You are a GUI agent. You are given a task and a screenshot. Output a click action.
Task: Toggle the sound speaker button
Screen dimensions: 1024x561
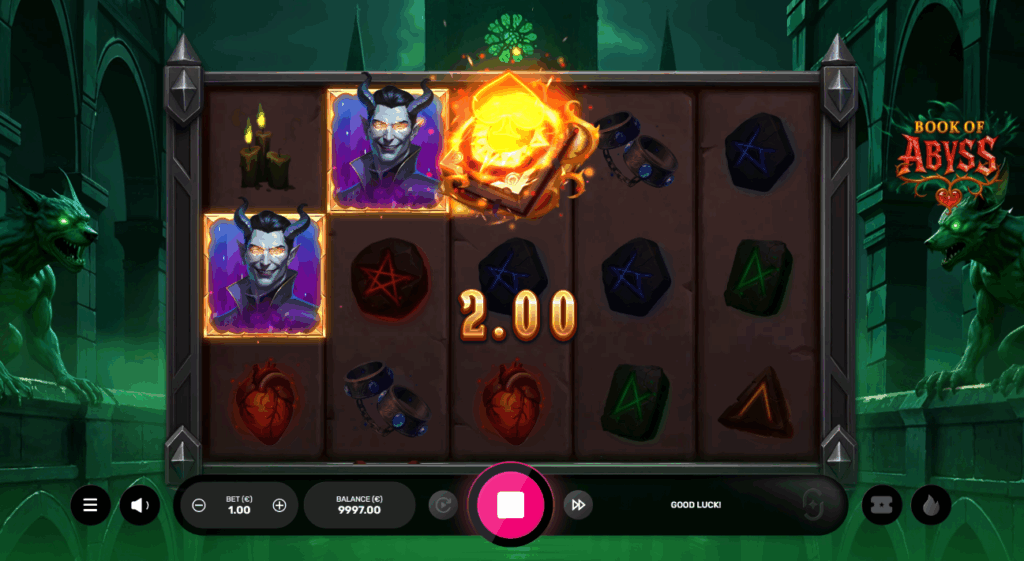[140, 505]
